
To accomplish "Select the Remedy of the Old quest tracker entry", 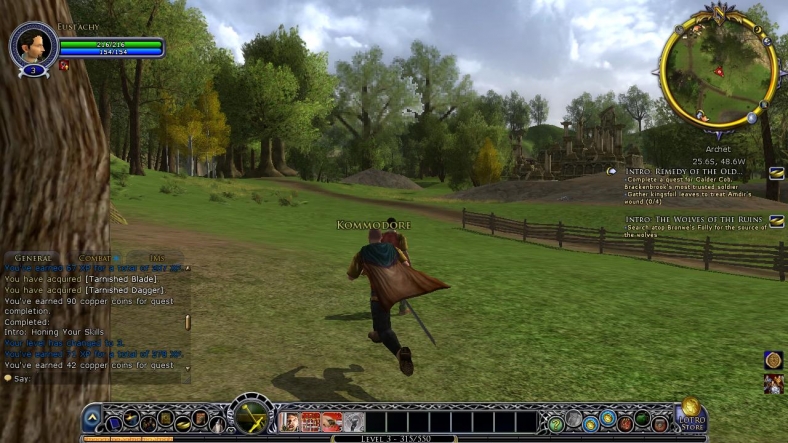I will 678,172.
